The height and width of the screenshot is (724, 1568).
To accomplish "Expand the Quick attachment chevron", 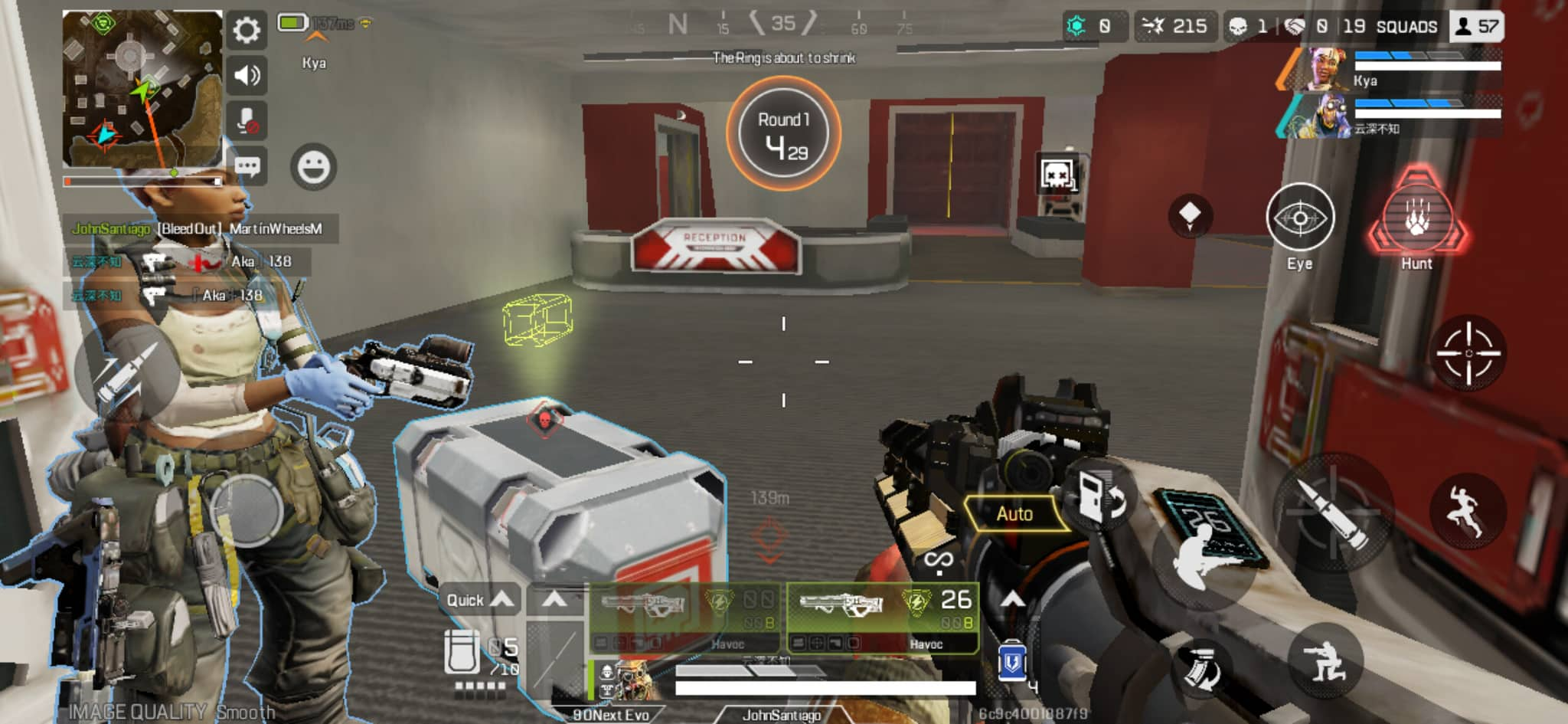I will (x=503, y=600).
